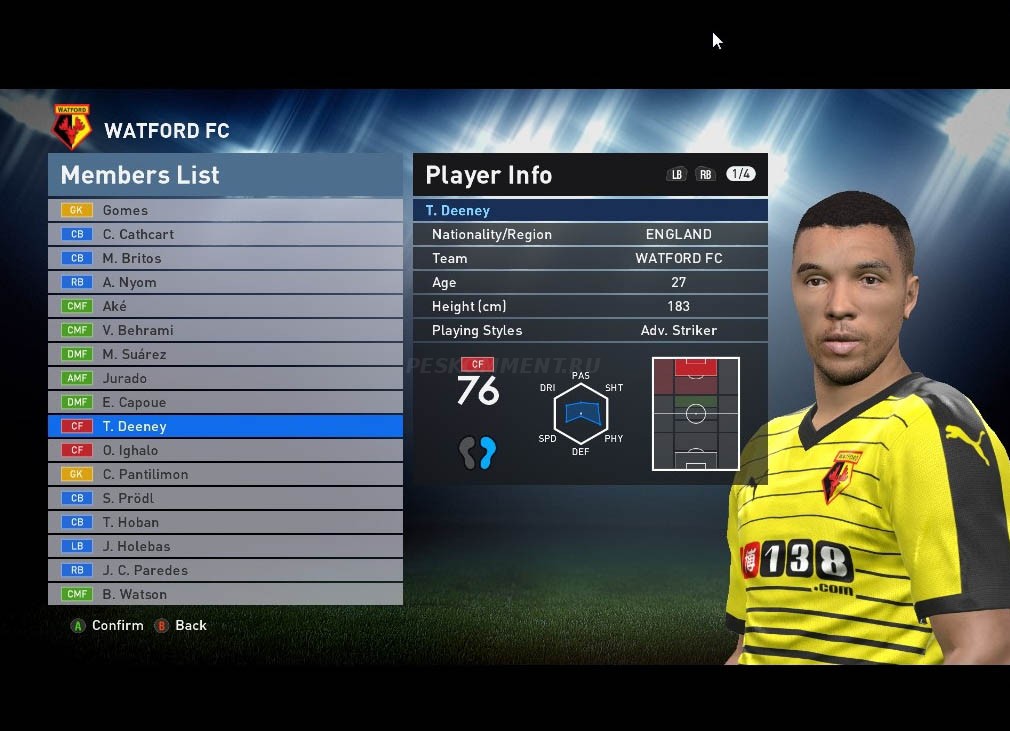Select the M. Britos row
Screen dimensions: 1010x731
click(x=225, y=258)
